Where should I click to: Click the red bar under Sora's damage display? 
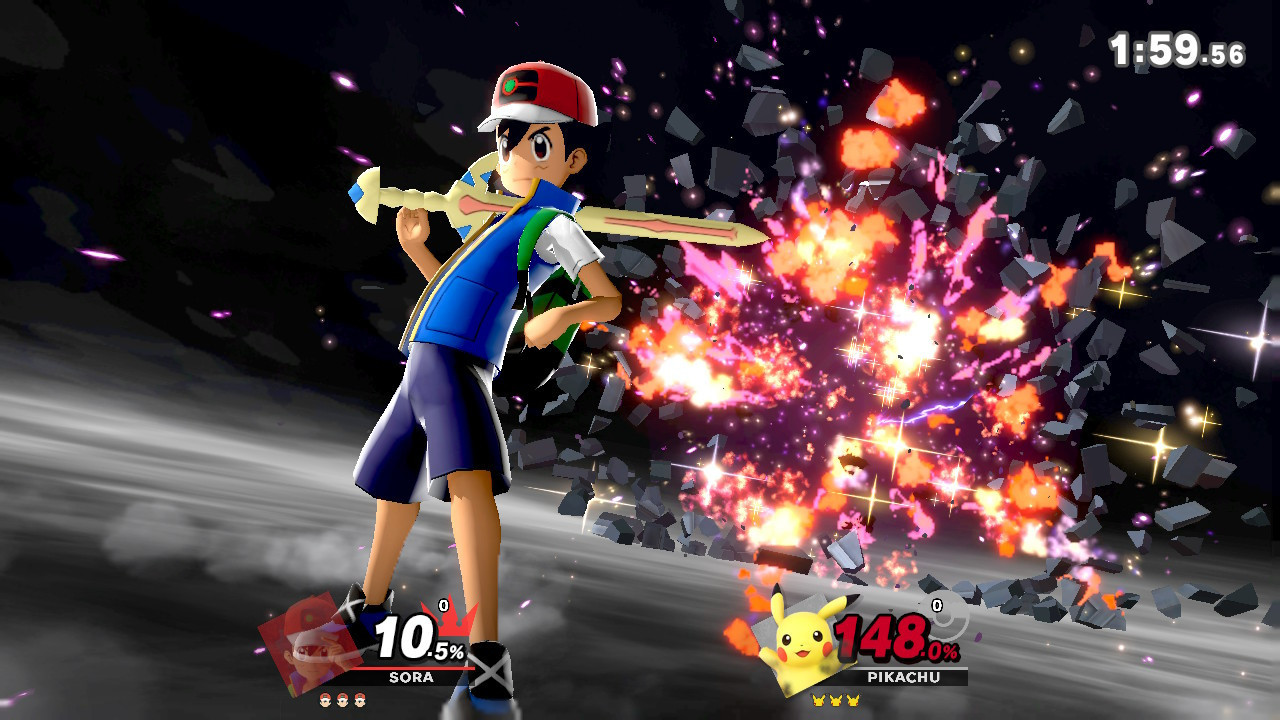point(414,668)
